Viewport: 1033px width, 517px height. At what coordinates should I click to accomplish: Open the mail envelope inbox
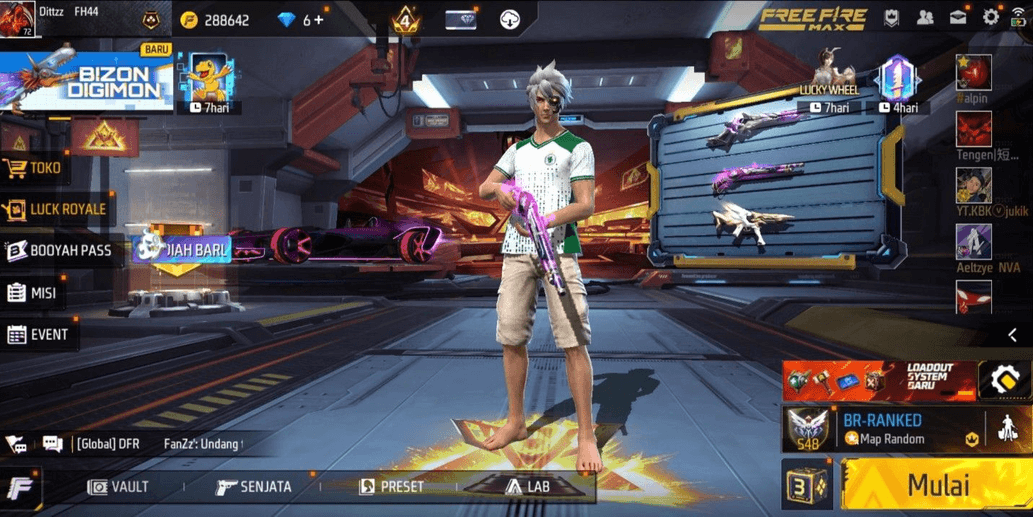[x=958, y=17]
